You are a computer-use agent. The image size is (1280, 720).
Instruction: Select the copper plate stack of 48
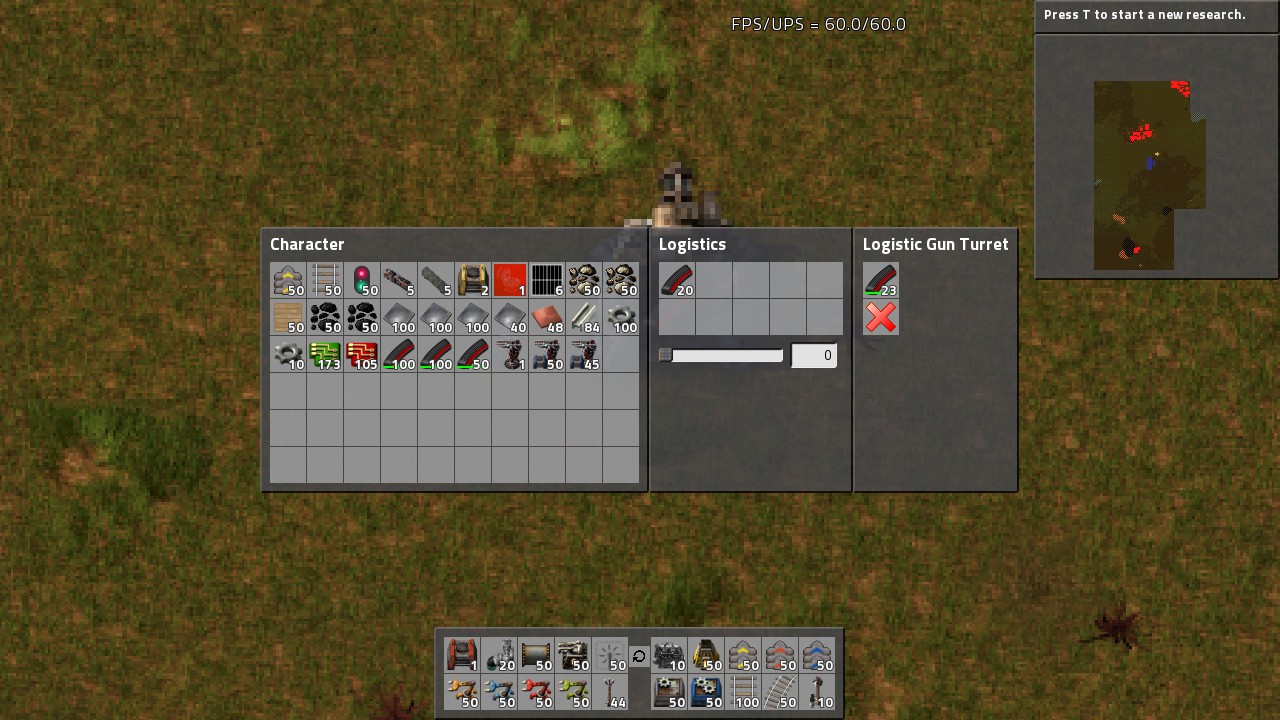click(547, 318)
